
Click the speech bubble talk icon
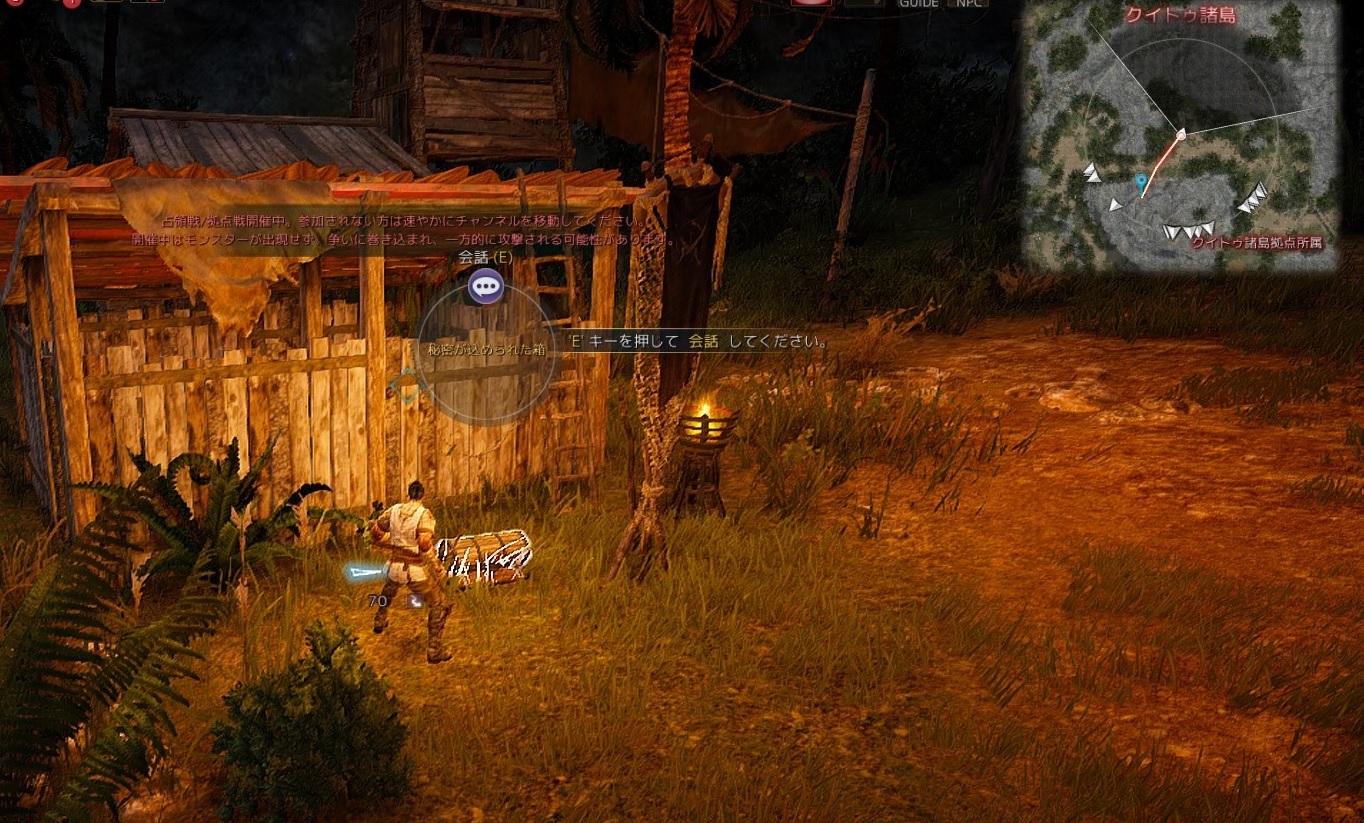point(486,287)
